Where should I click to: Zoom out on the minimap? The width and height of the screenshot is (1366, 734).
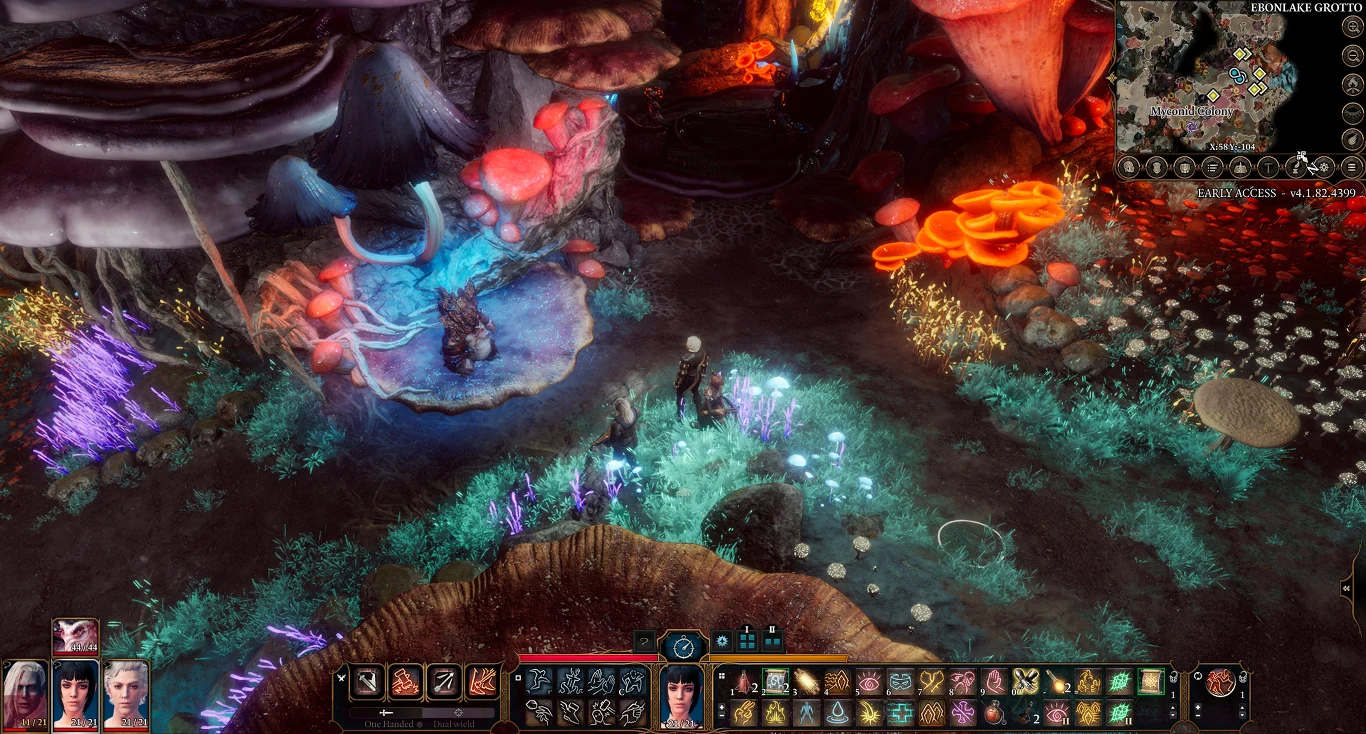1351,55
